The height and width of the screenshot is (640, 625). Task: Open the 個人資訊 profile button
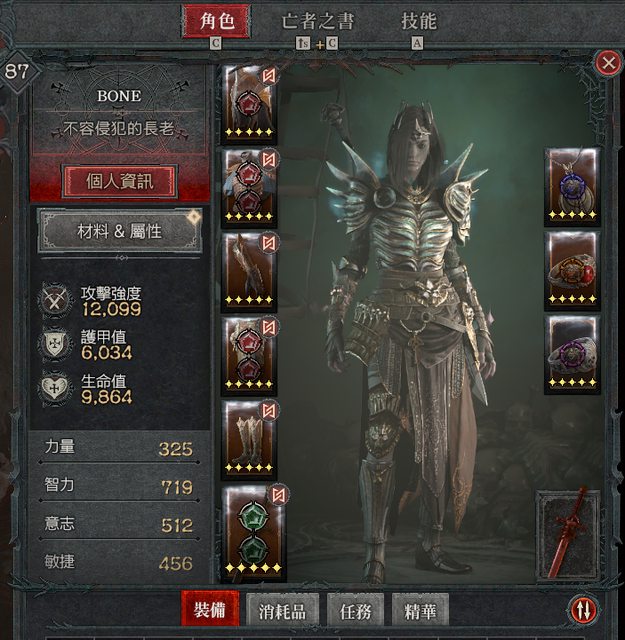120,182
